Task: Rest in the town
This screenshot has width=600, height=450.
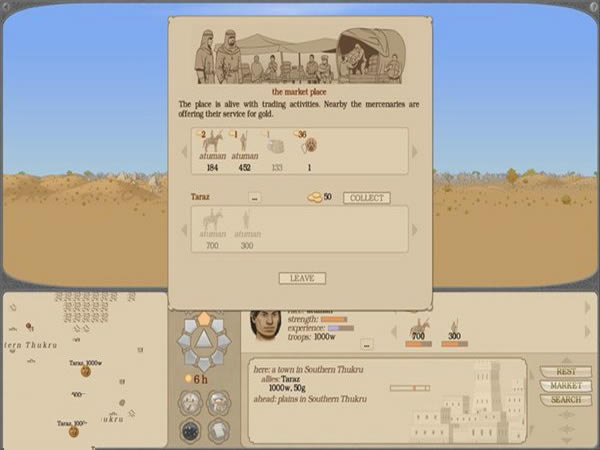Action: pyautogui.click(x=565, y=372)
